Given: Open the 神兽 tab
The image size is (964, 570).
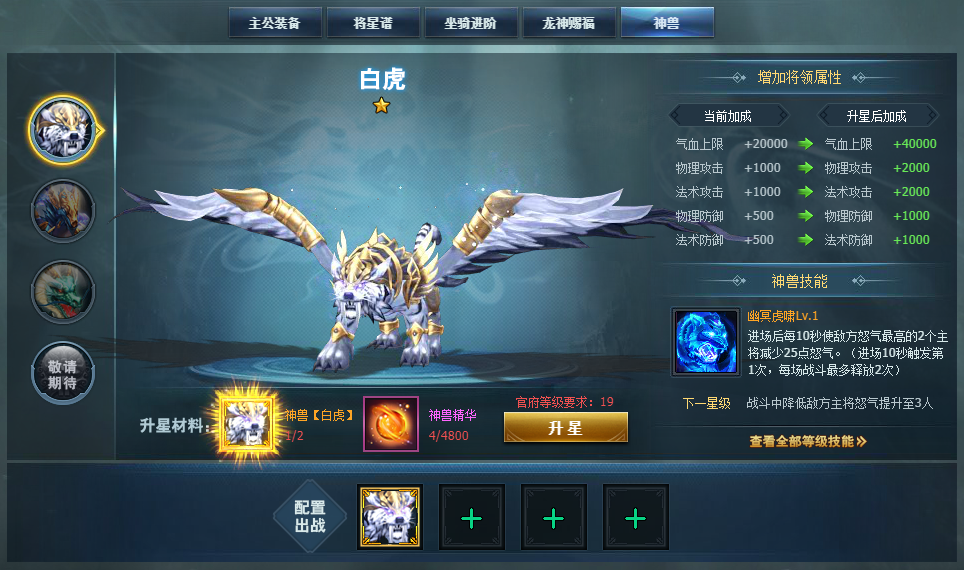Looking at the screenshot, I should tap(666, 23).
